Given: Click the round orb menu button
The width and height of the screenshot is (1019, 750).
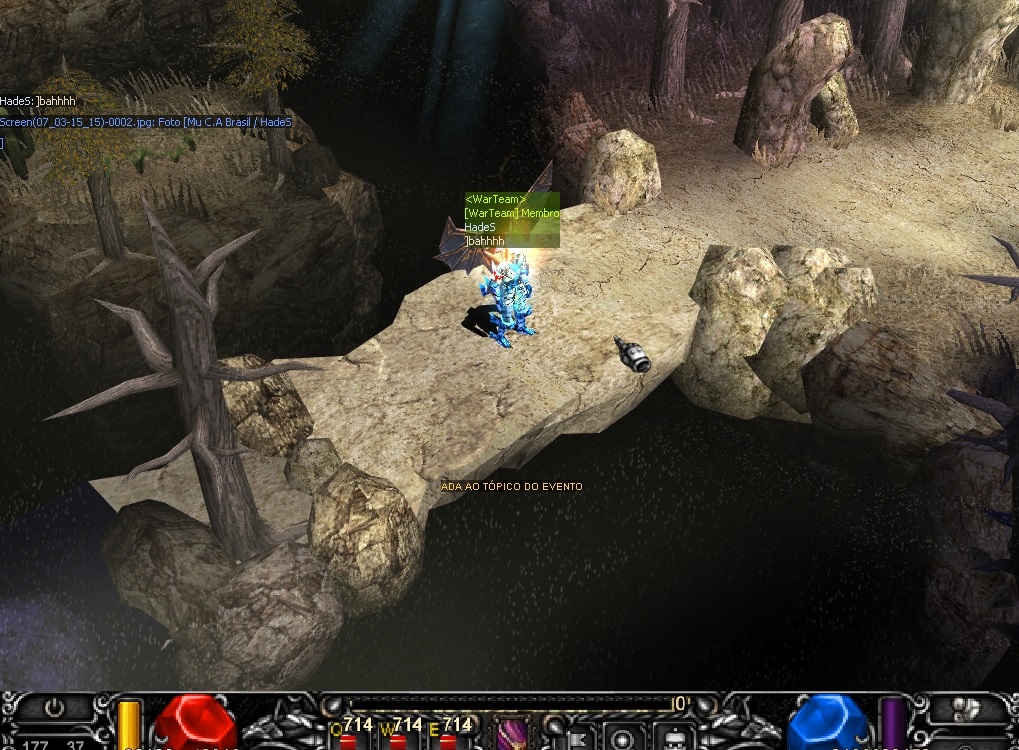Looking at the screenshot, I should click(621, 738).
